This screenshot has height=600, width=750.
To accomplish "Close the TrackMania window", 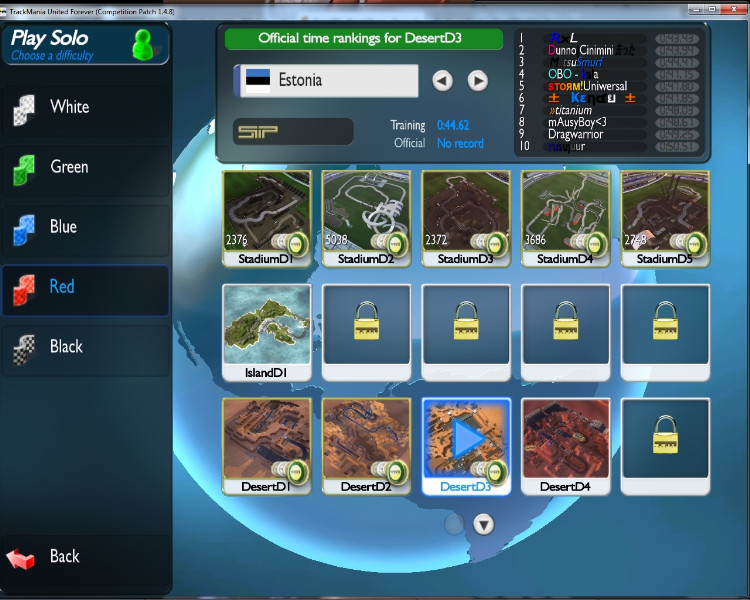I will 731,7.
